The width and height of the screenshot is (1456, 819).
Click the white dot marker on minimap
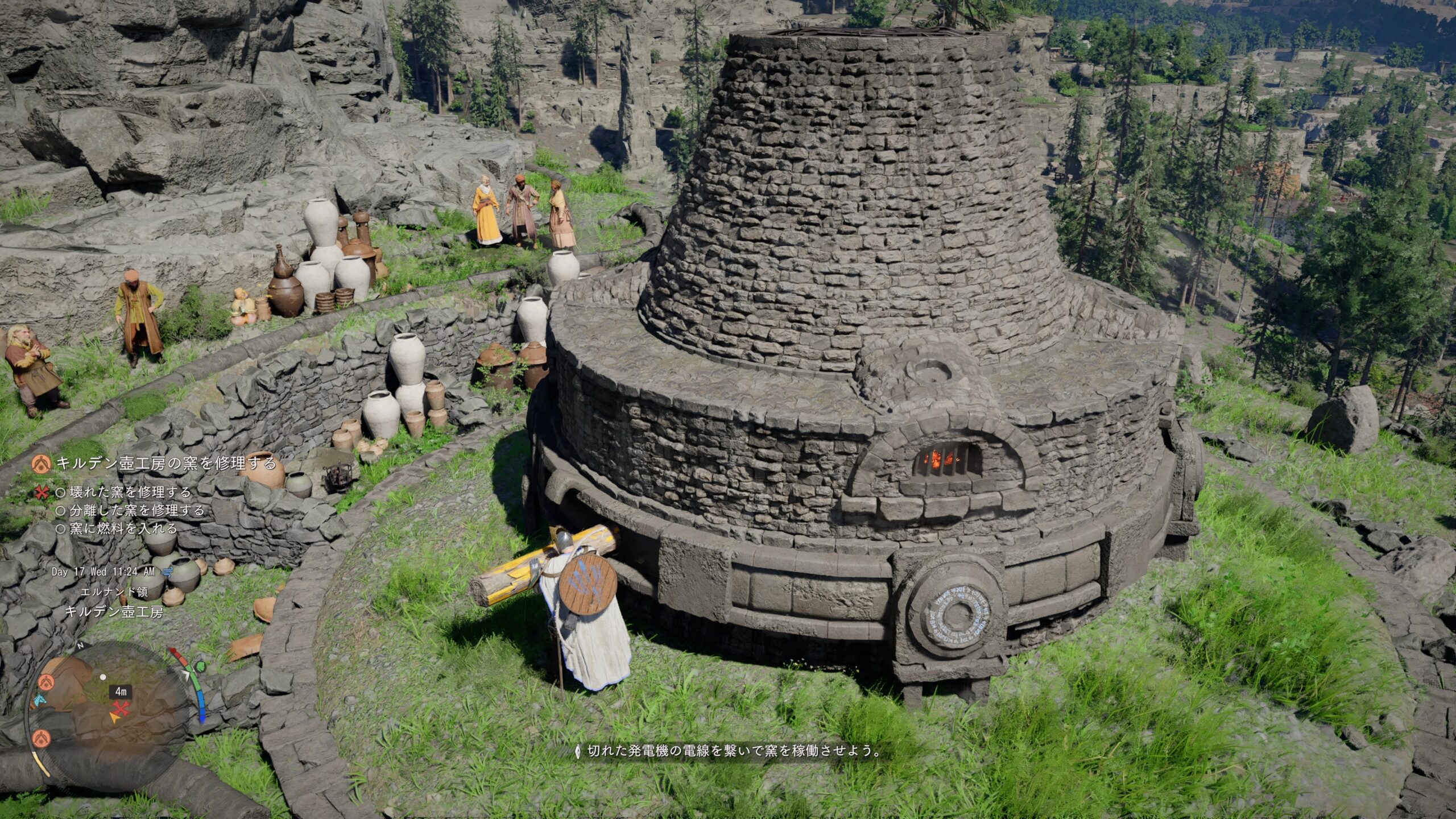tap(103, 677)
